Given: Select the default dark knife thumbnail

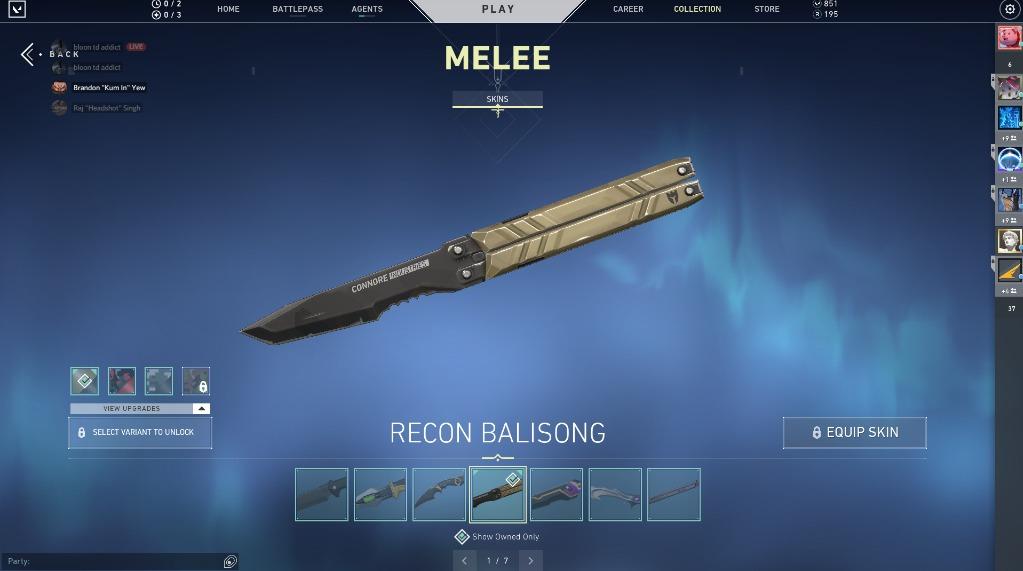Looking at the screenshot, I should click(x=322, y=494).
